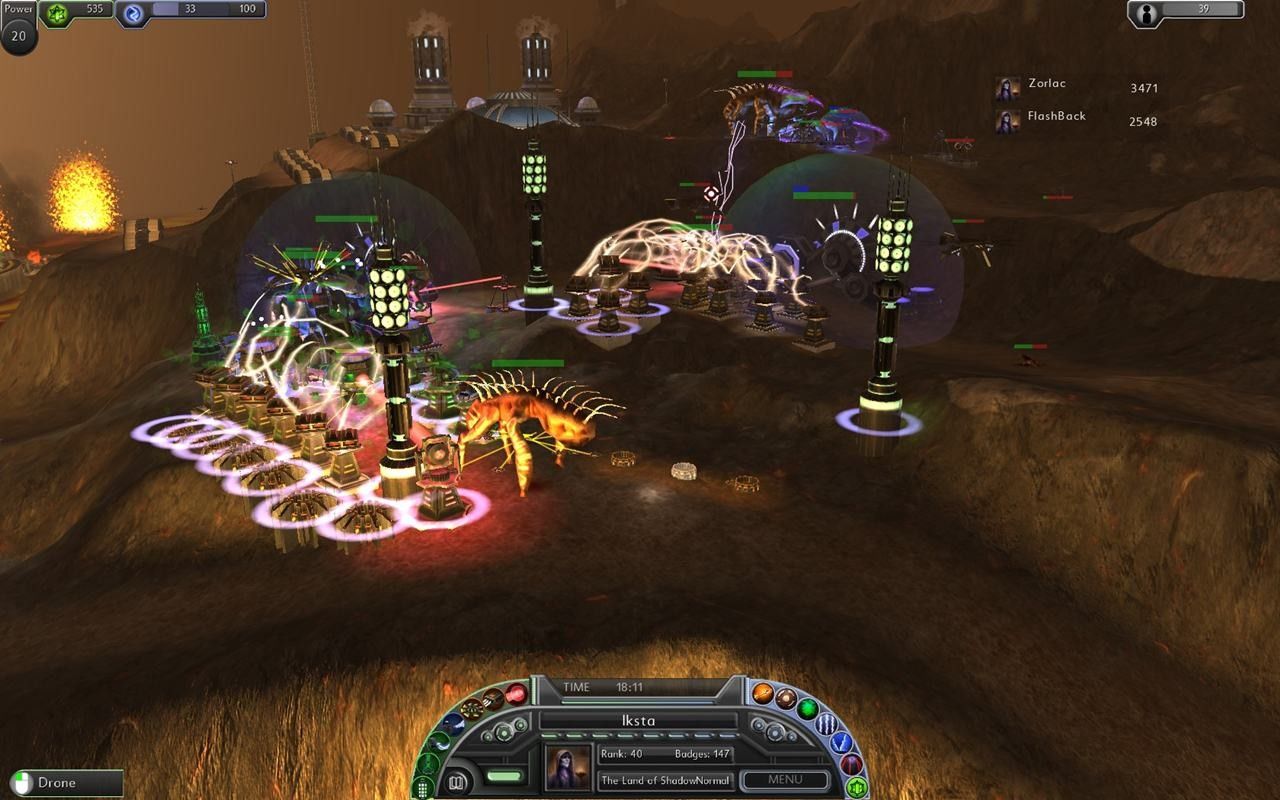Screen dimensions: 1280x800
Task: Select the red glowing orb icon
Action: tap(516, 694)
